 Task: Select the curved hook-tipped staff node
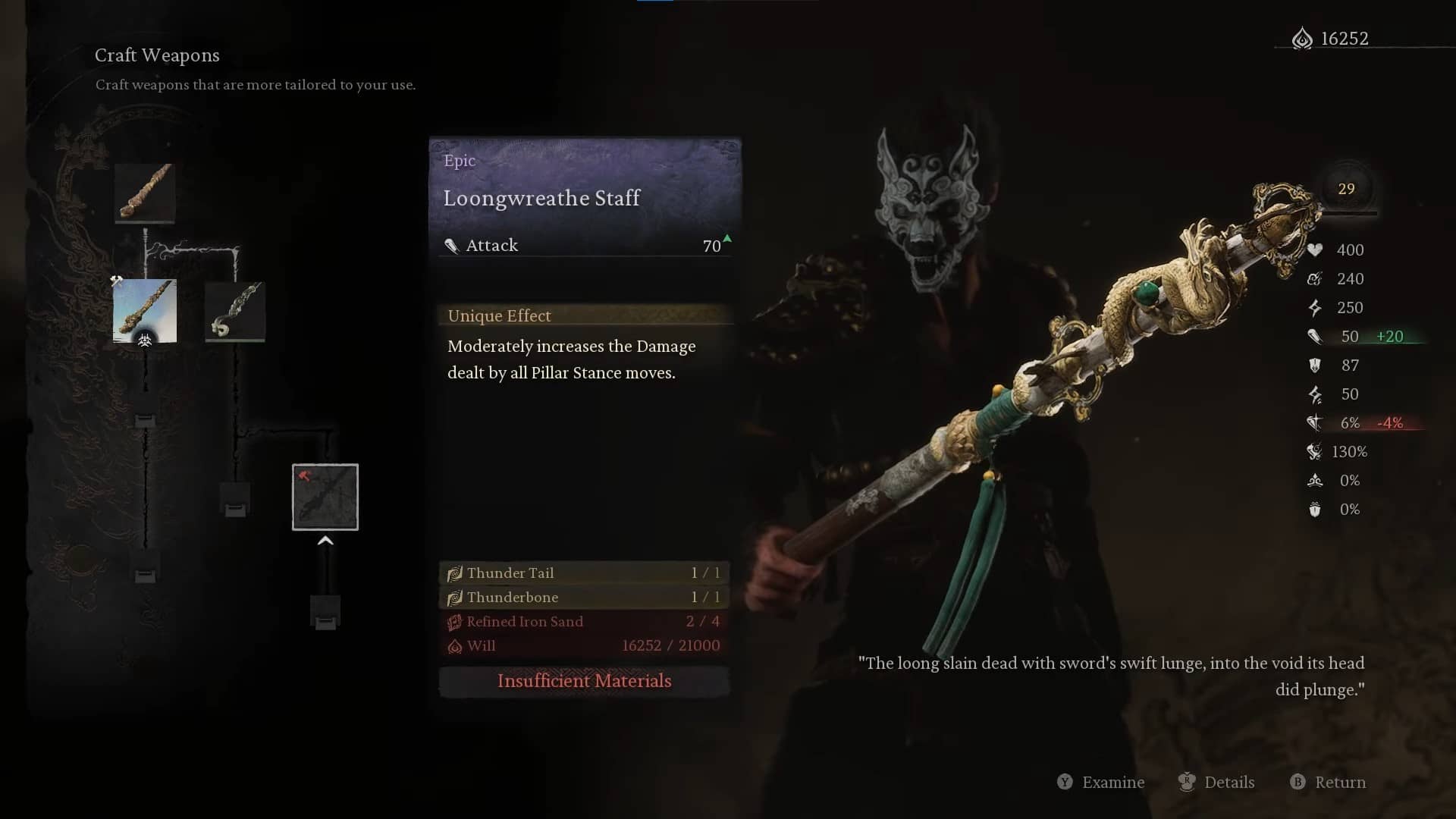pos(235,311)
